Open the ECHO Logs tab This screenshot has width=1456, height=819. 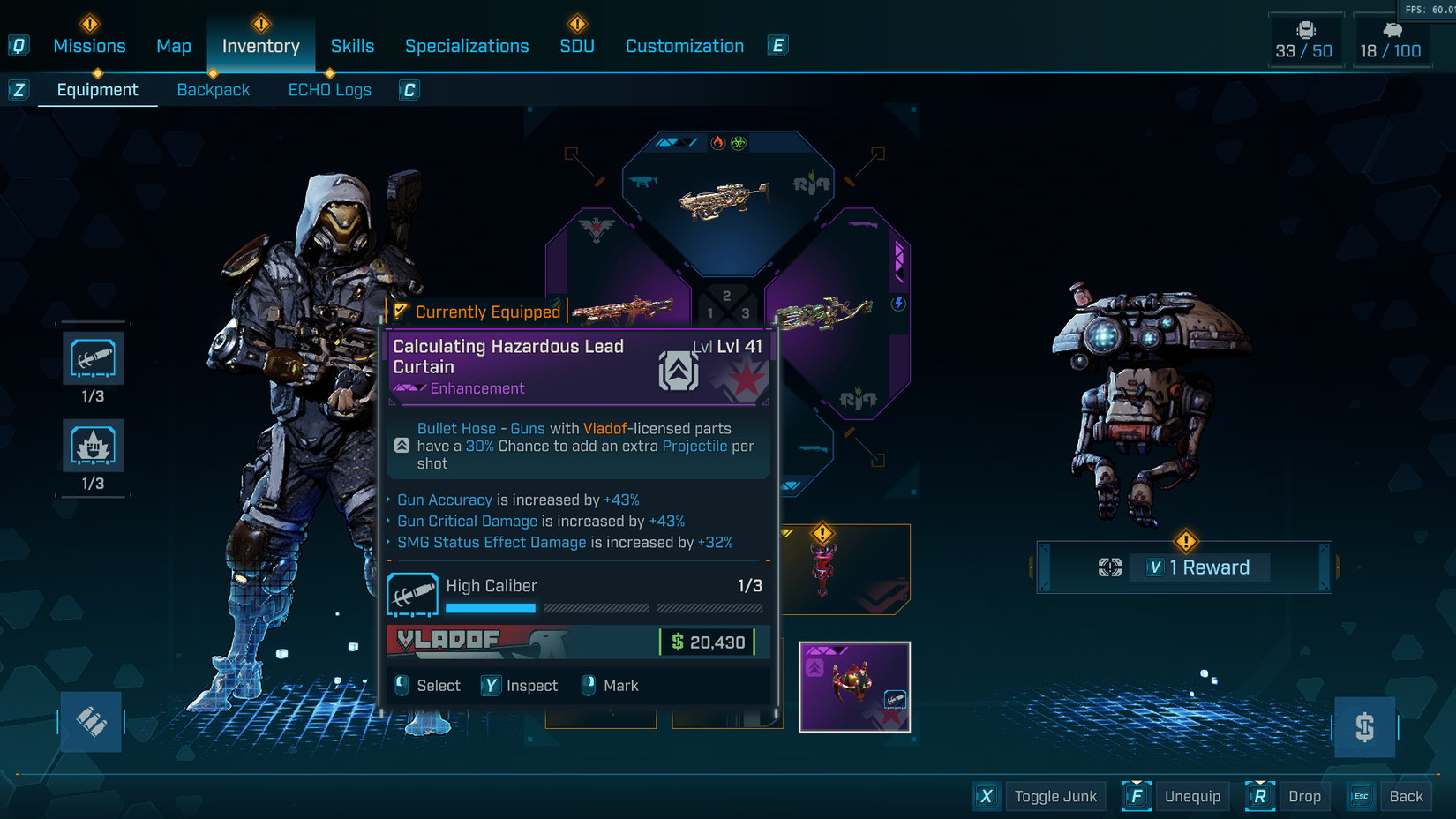coord(329,89)
